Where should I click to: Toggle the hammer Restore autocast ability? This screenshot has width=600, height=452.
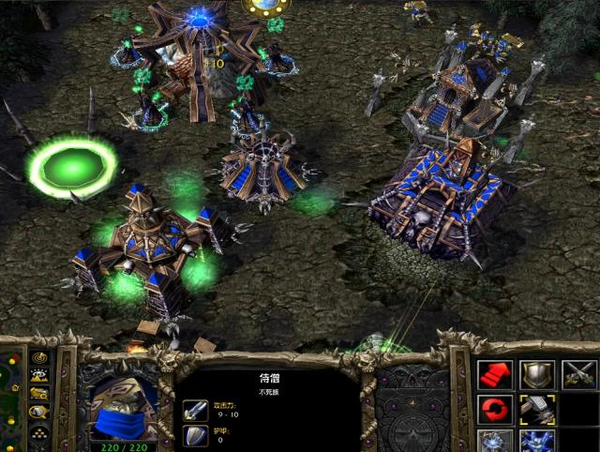click(536, 410)
